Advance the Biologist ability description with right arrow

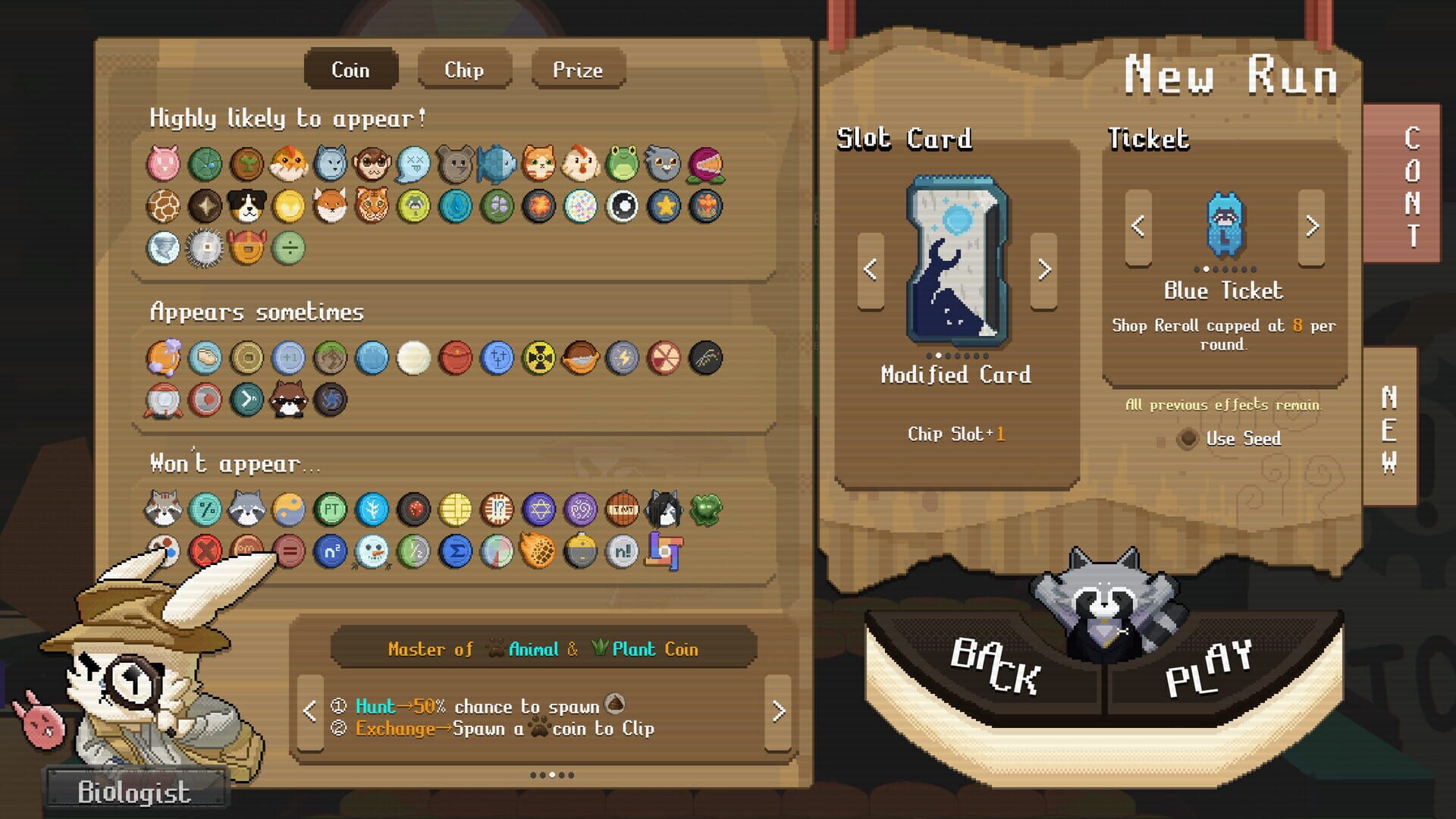coord(777,711)
